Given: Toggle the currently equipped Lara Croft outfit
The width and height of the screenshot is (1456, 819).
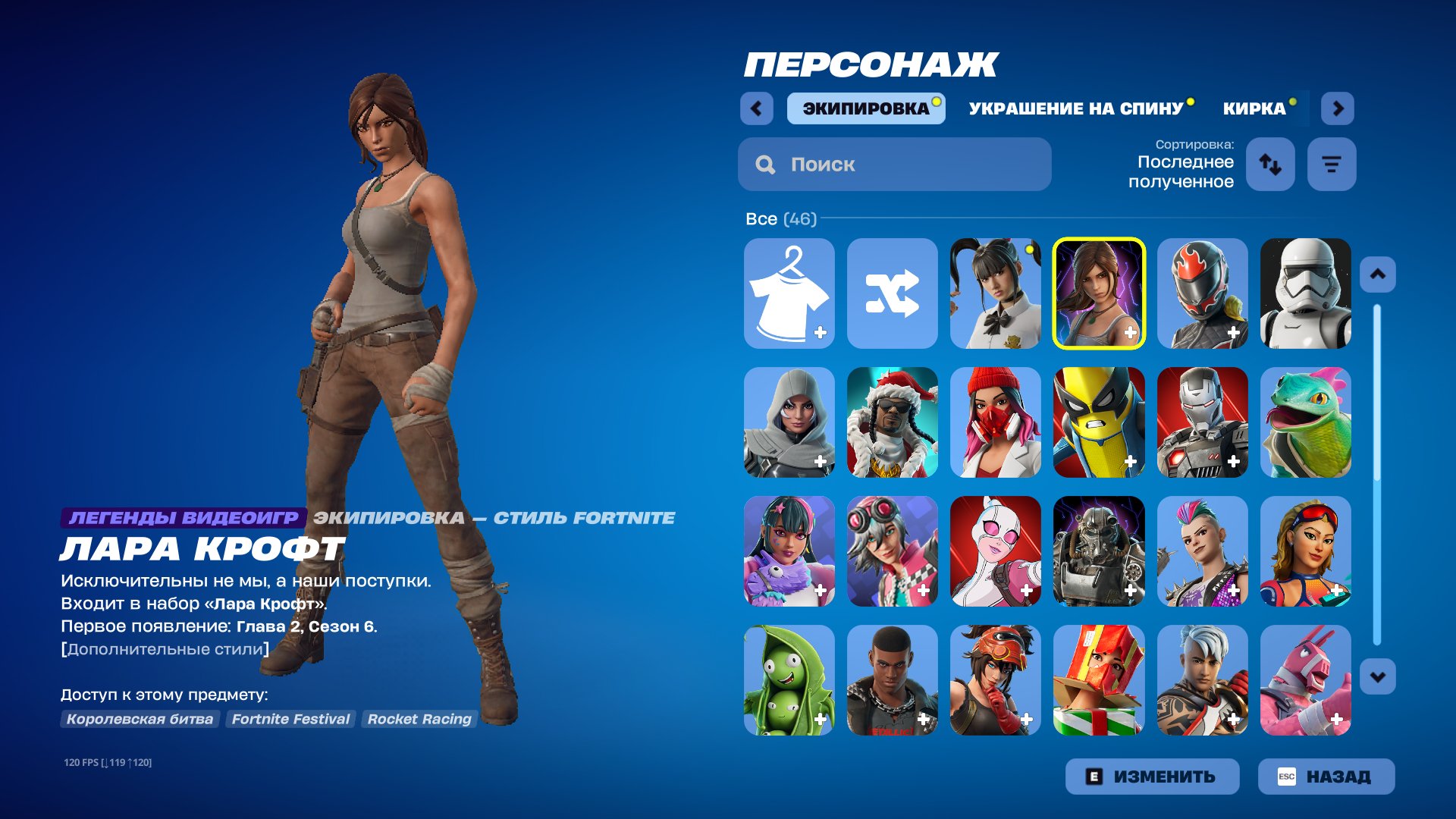Looking at the screenshot, I should click(x=1100, y=293).
